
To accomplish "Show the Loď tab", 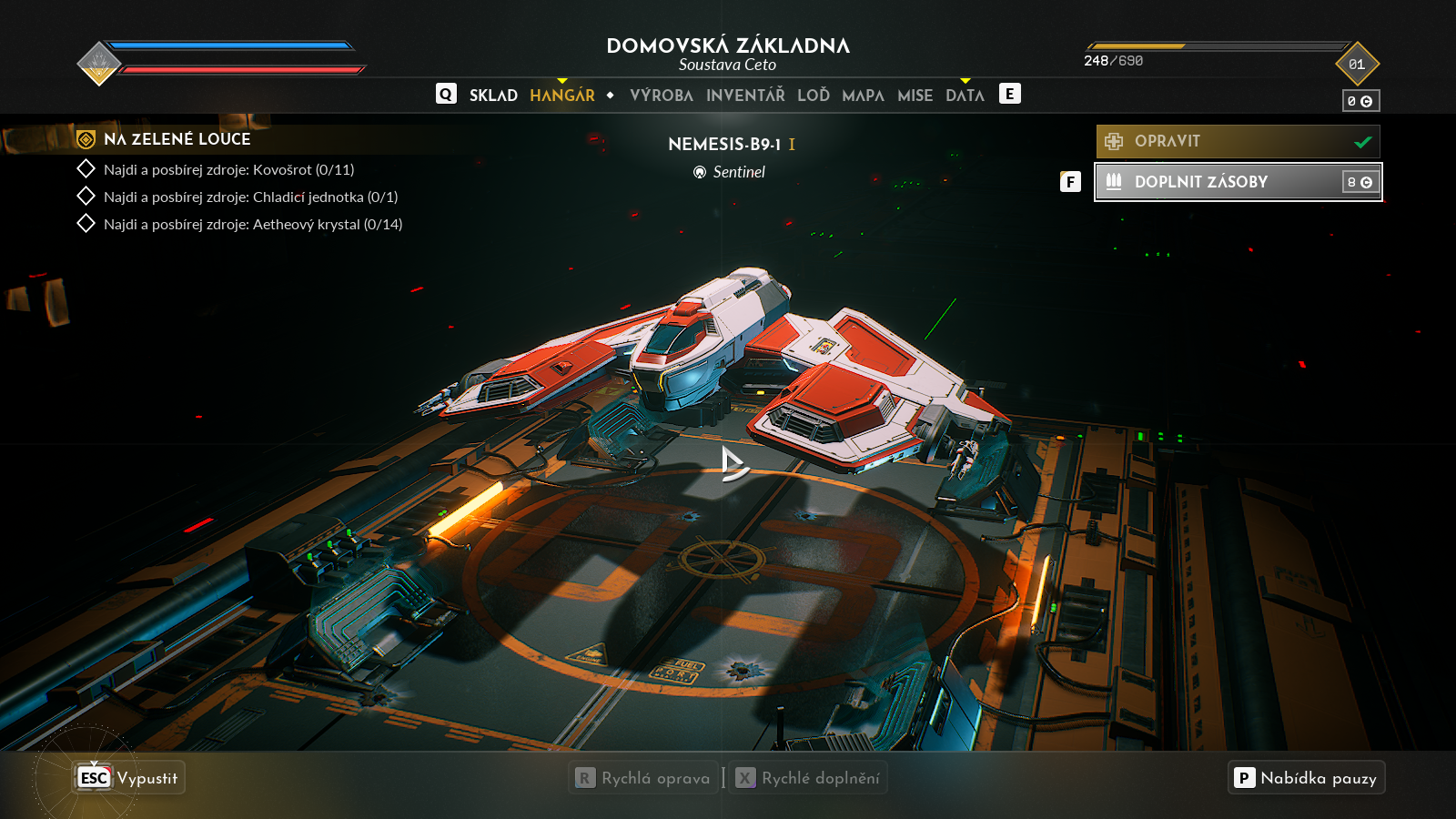I will click(x=814, y=96).
